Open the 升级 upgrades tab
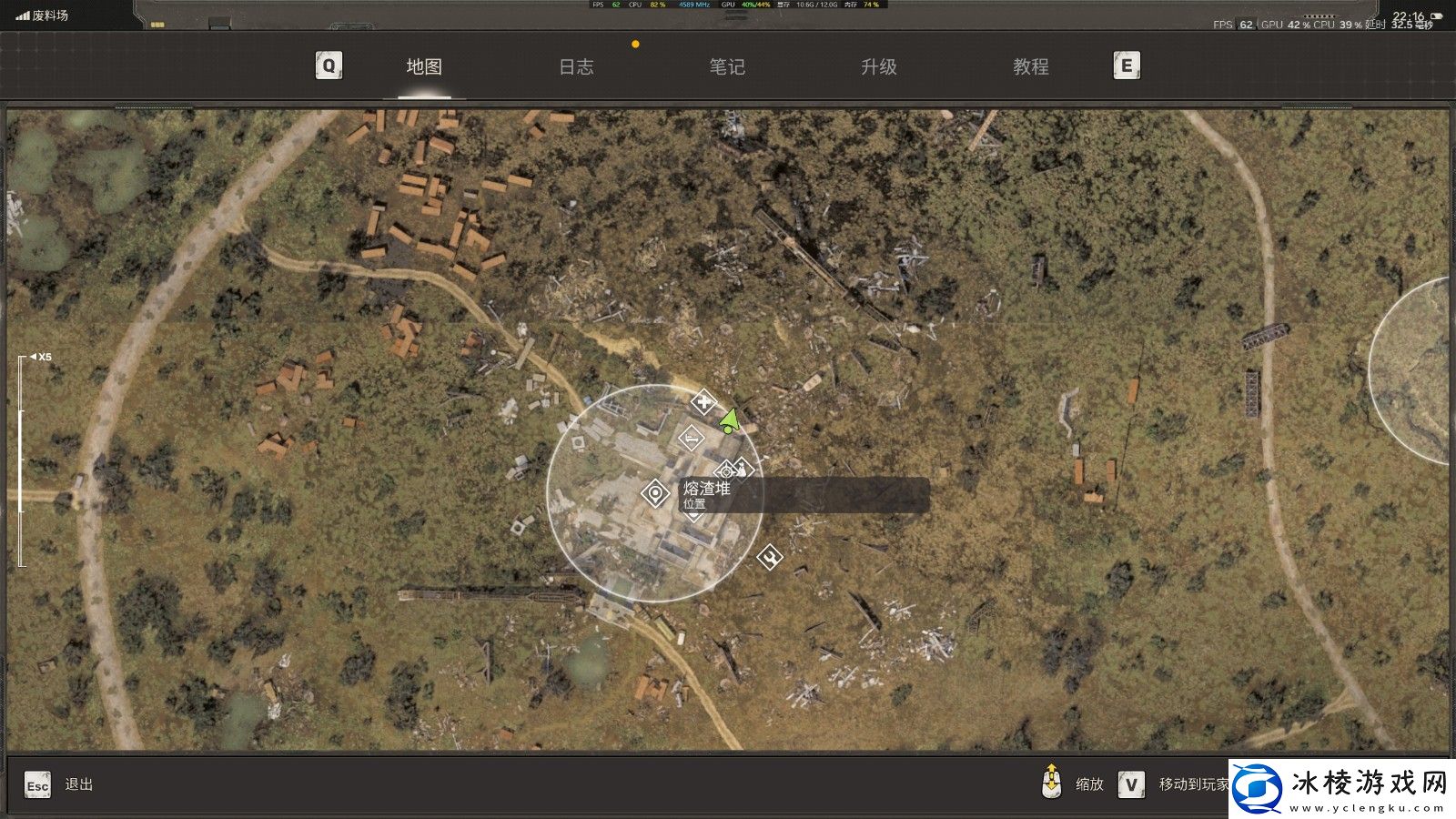 [879, 66]
